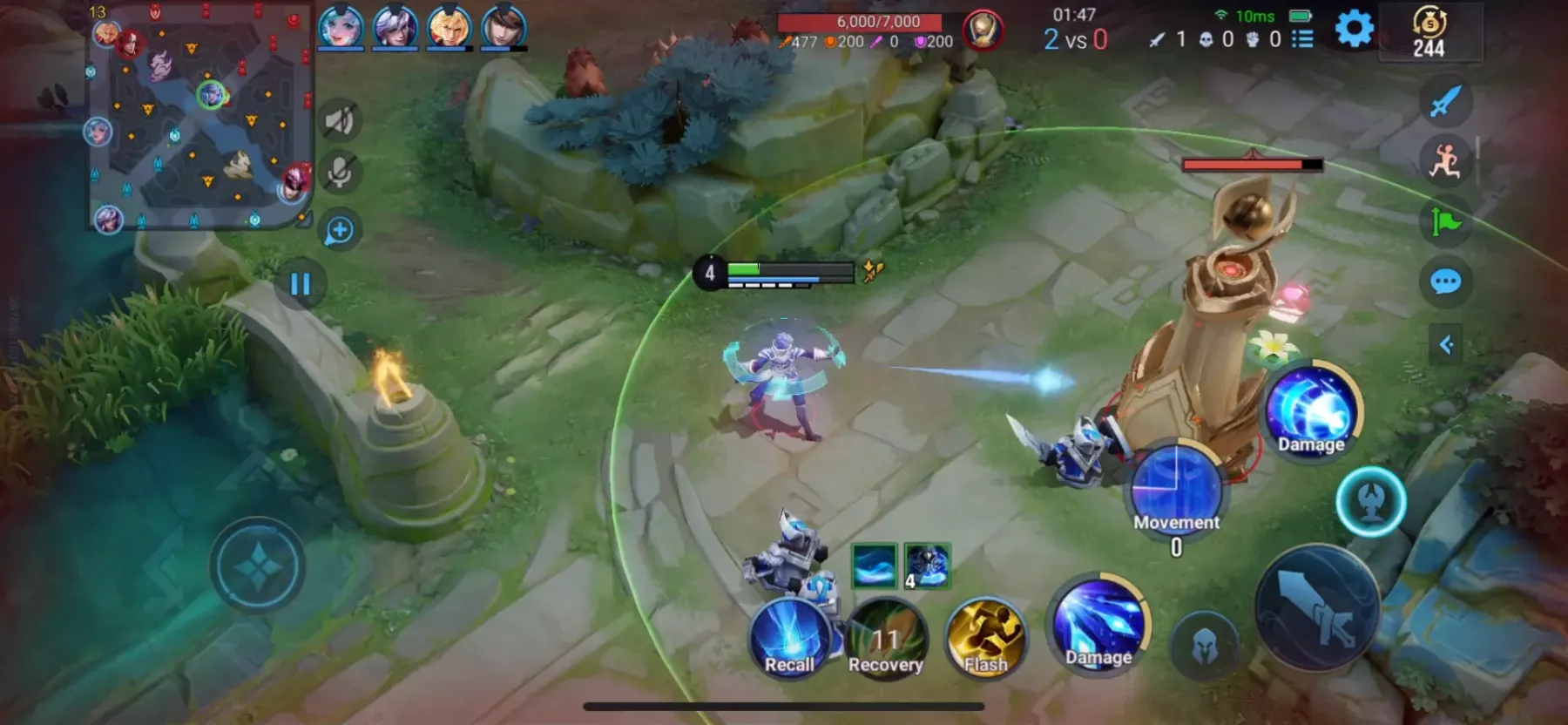Click the pause button

click(x=301, y=284)
